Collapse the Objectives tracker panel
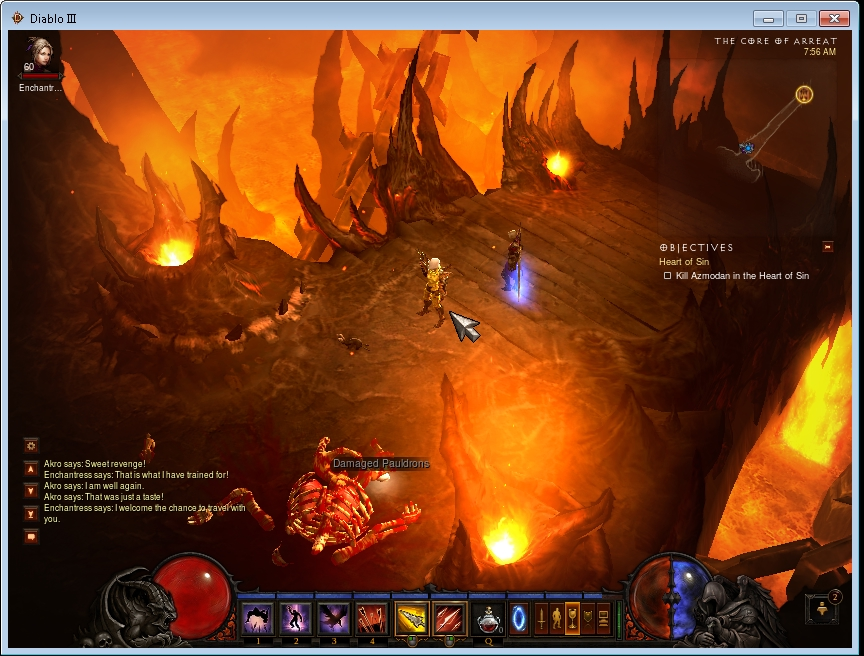This screenshot has height=656, width=864. (x=828, y=247)
